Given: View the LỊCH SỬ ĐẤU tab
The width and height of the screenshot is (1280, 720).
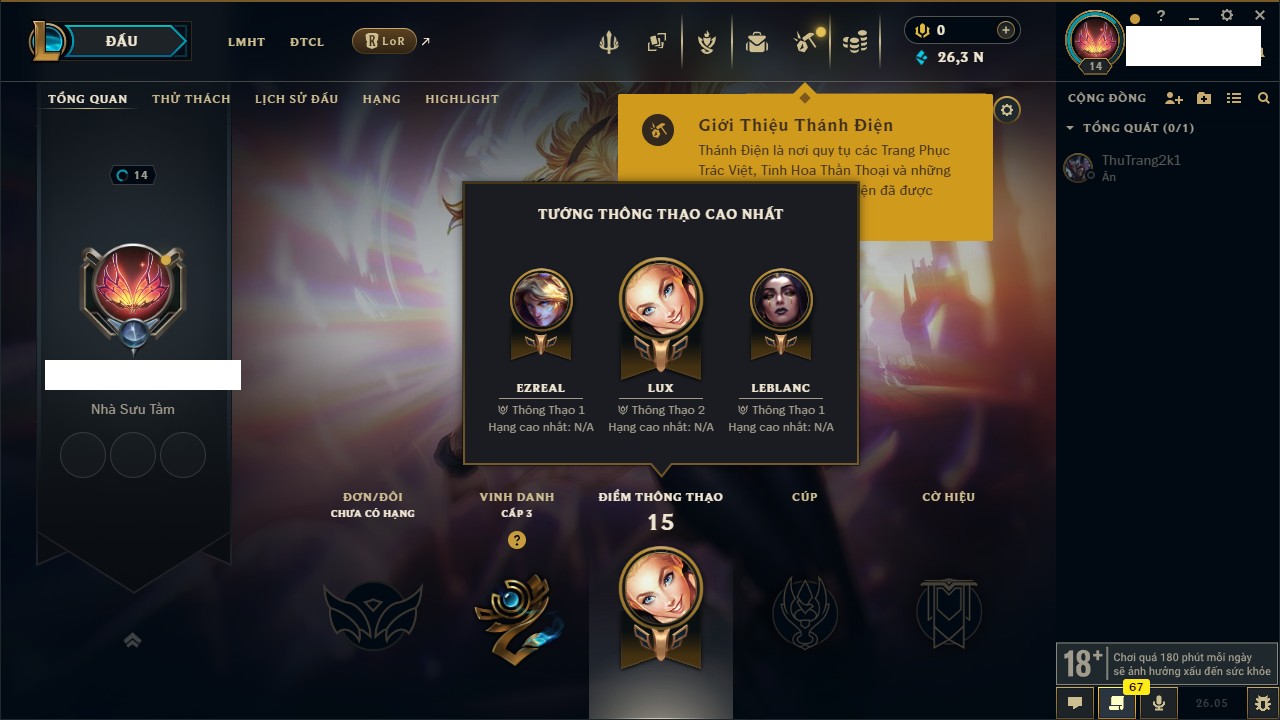Looking at the screenshot, I should click(296, 99).
